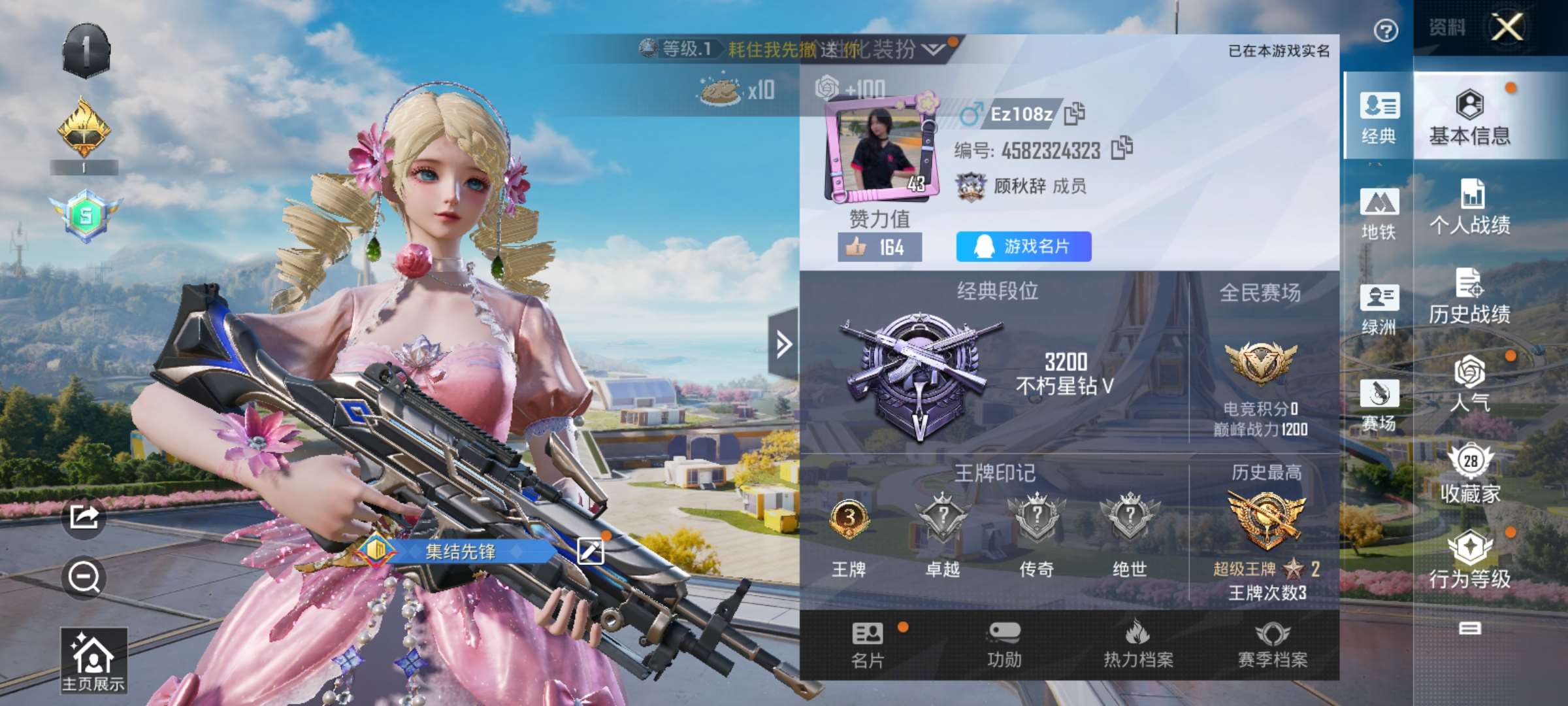Switch to the 赛场 mode tab

click(x=1379, y=405)
